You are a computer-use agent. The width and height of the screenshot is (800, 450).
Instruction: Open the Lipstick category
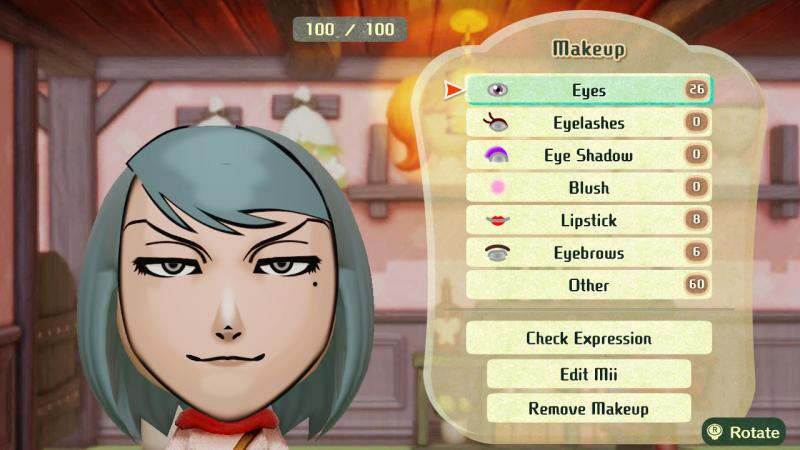589,220
